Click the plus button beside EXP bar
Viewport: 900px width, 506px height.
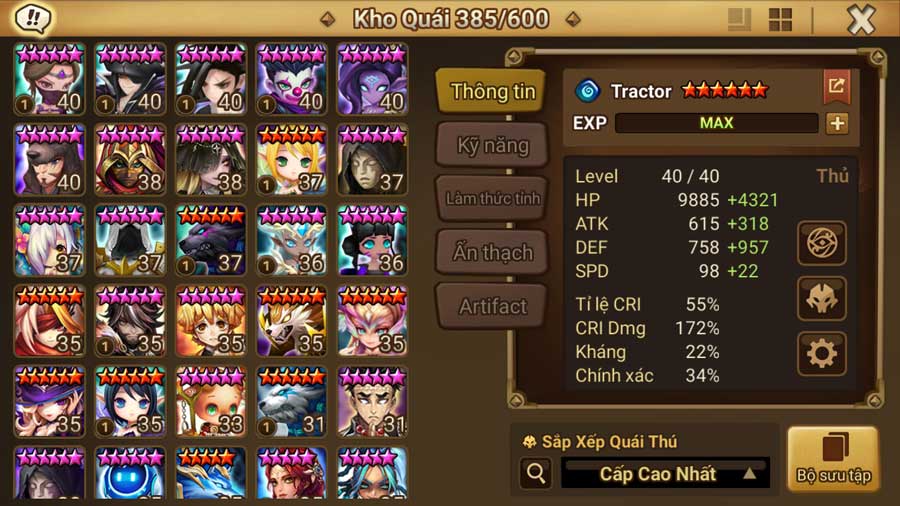click(x=836, y=123)
